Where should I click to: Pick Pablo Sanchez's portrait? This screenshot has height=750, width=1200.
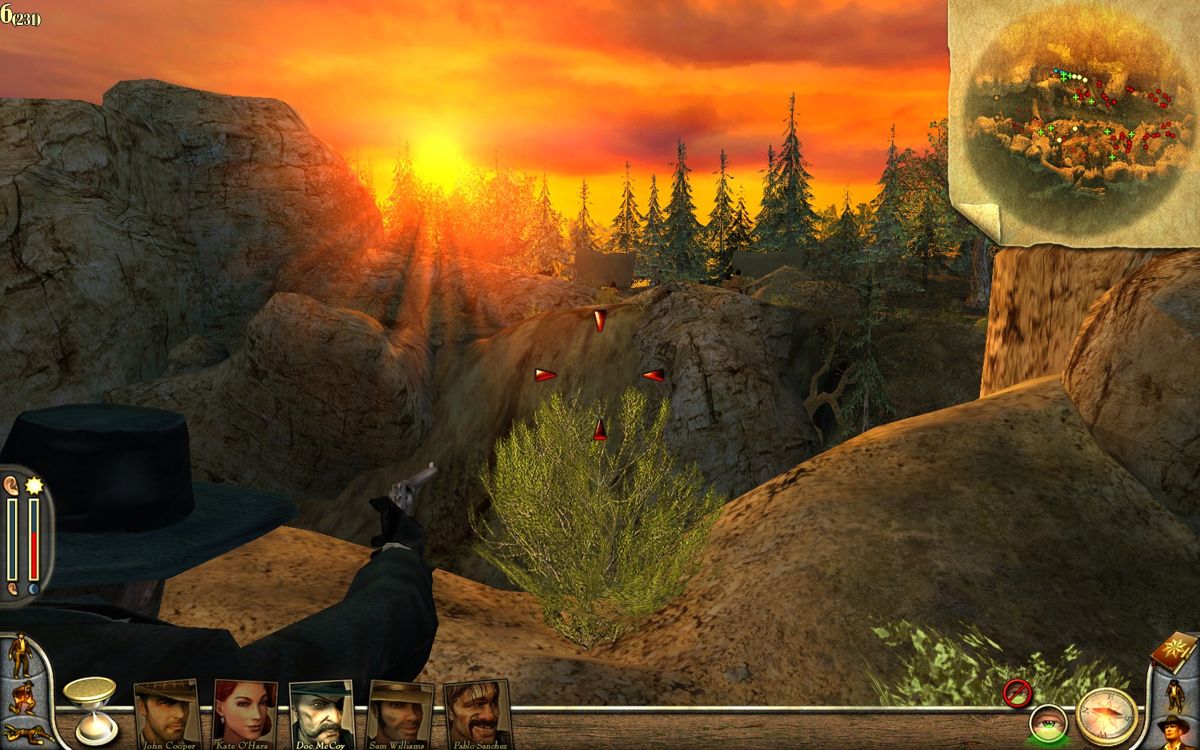click(477, 711)
